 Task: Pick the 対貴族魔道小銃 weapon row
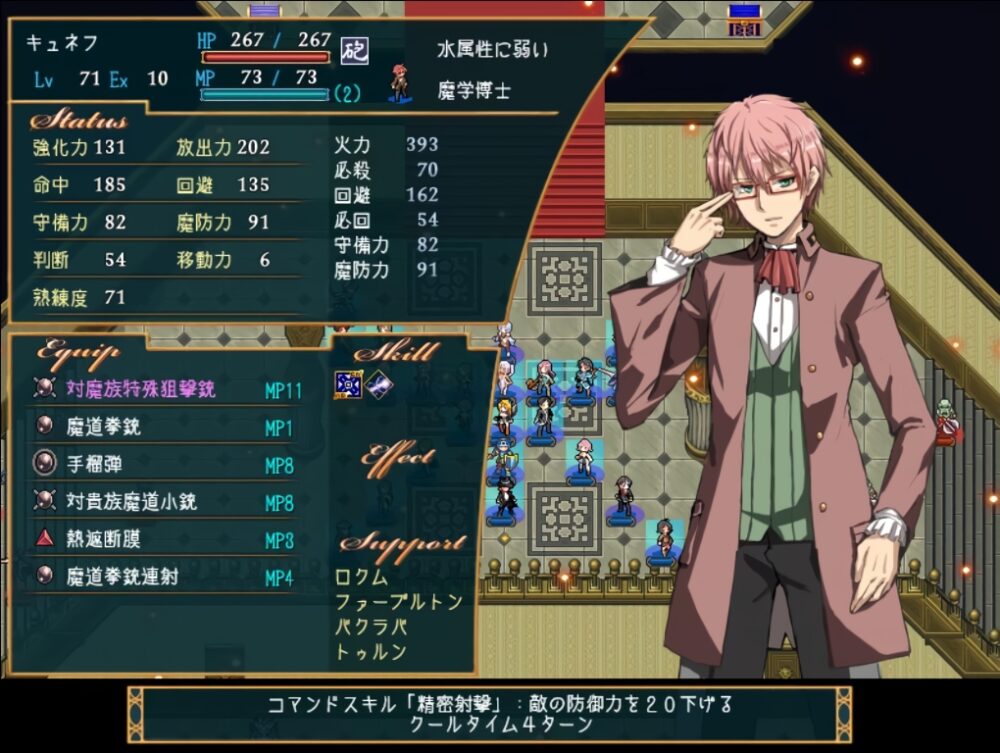coord(131,502)
